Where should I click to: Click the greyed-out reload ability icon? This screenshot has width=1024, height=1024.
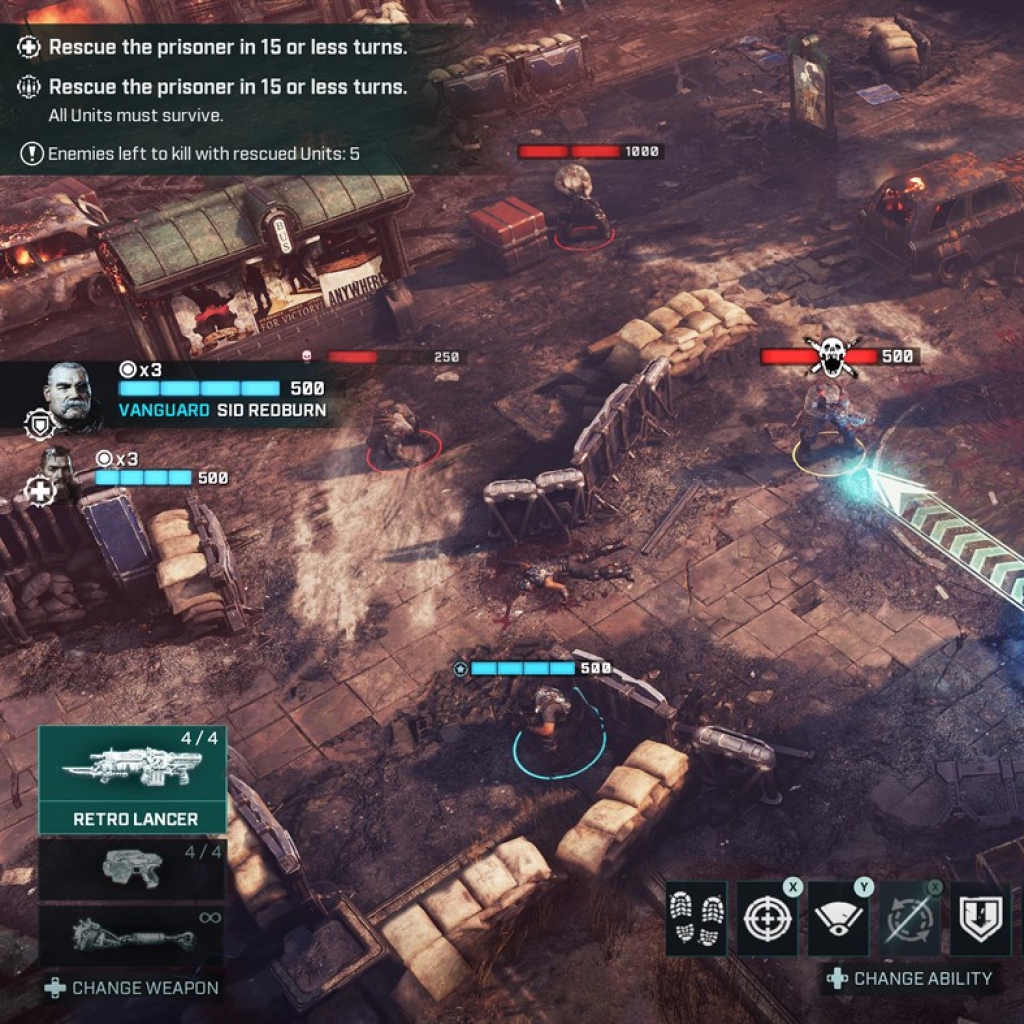click(909, 918)
